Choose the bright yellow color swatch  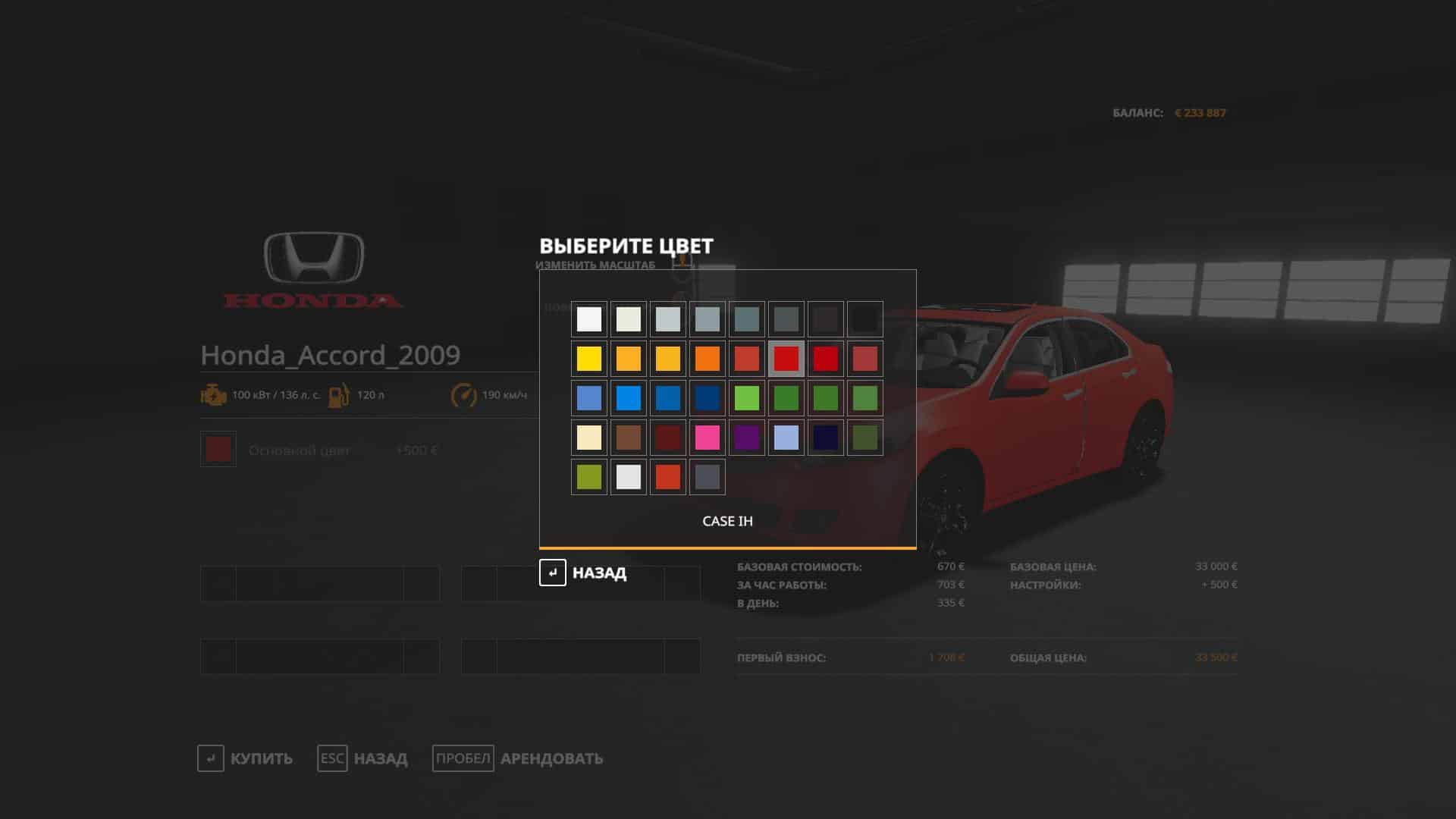tap(589, 359)
